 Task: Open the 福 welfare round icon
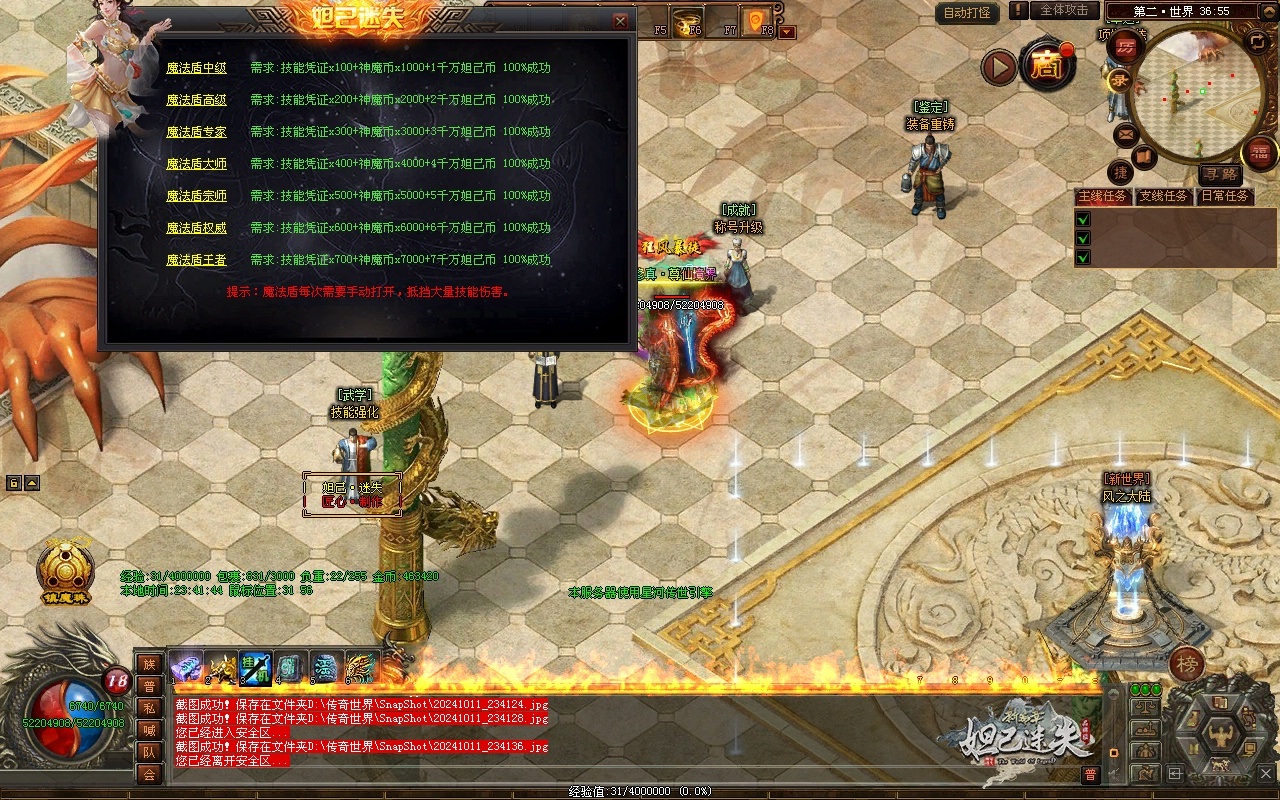click(1260, 153)
